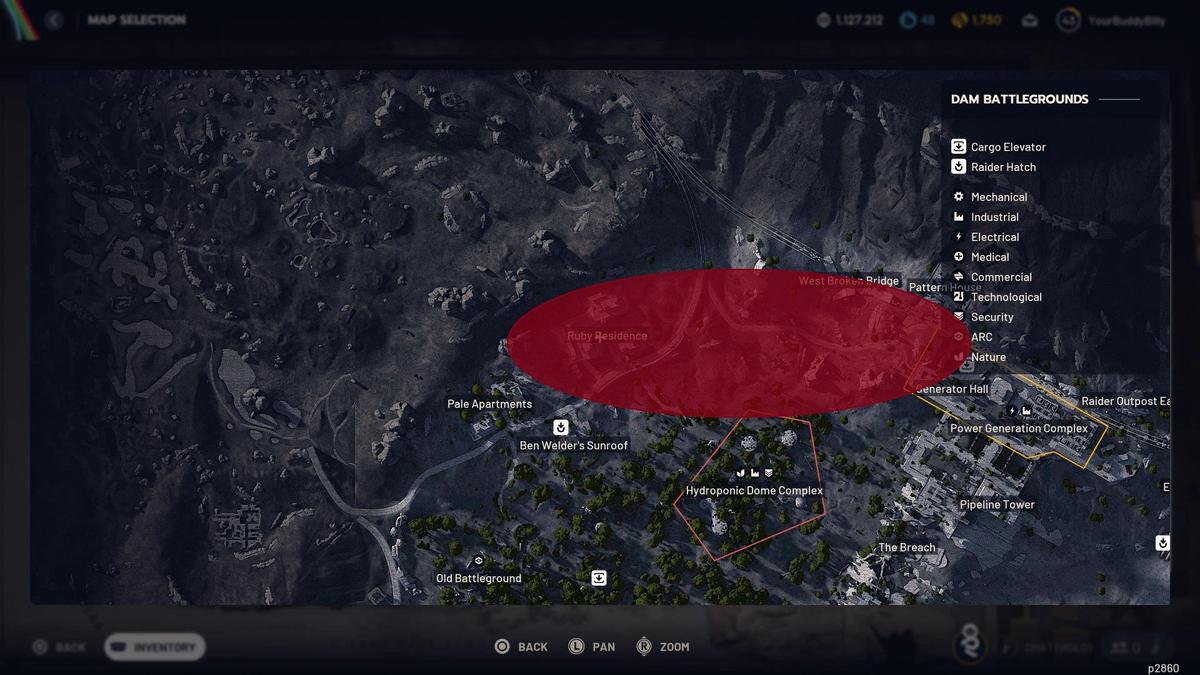Screen dimensions: 1200x675
Task: Click the Raider Hatch marker above Ben Welder's Sunroof
Action: pos(561,427)
